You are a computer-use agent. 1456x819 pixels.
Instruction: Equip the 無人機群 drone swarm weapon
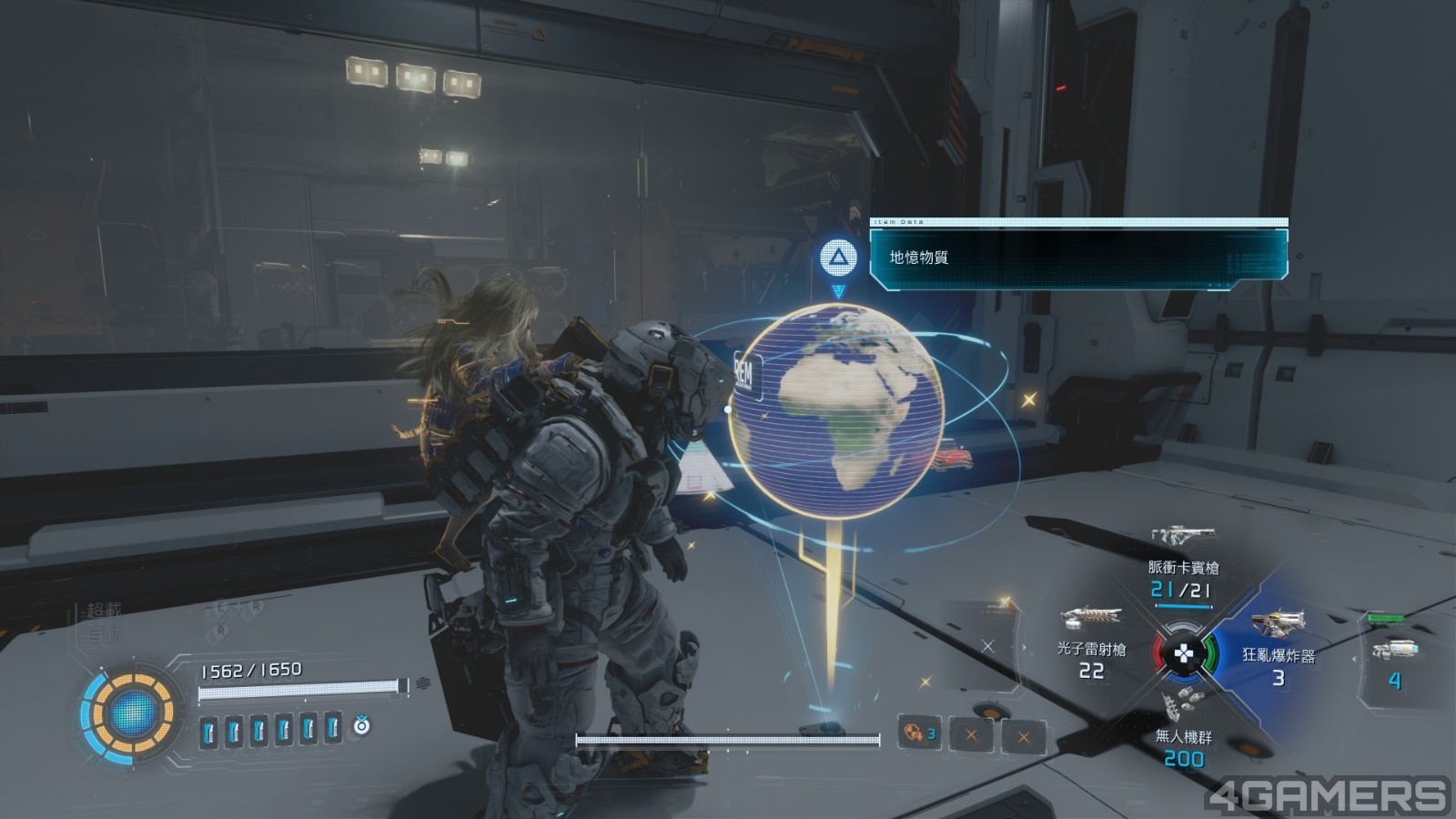click(x=1183, y=728)
